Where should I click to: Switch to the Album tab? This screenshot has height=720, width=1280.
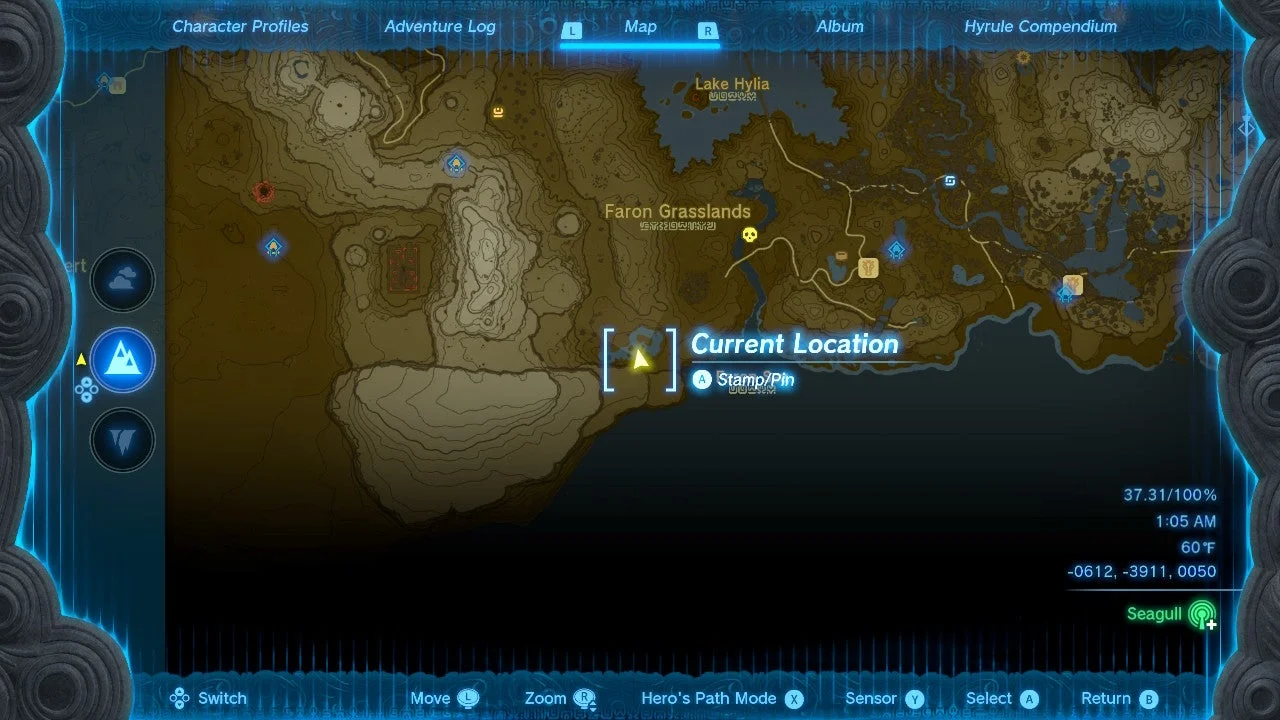(839, 26)
